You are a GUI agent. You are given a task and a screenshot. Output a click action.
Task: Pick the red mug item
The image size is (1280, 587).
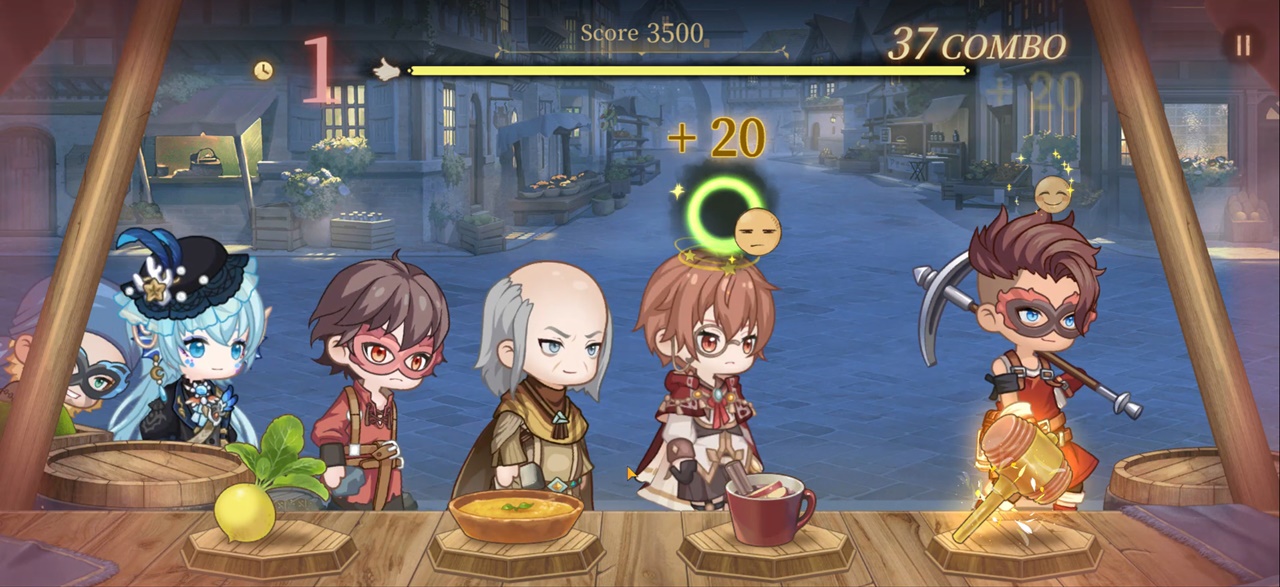click(x=768, y=508)
